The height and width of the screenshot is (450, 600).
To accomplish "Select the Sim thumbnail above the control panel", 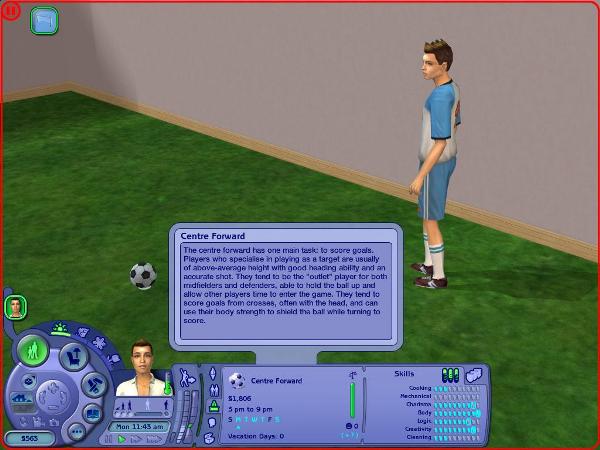I will pos(15,307).
